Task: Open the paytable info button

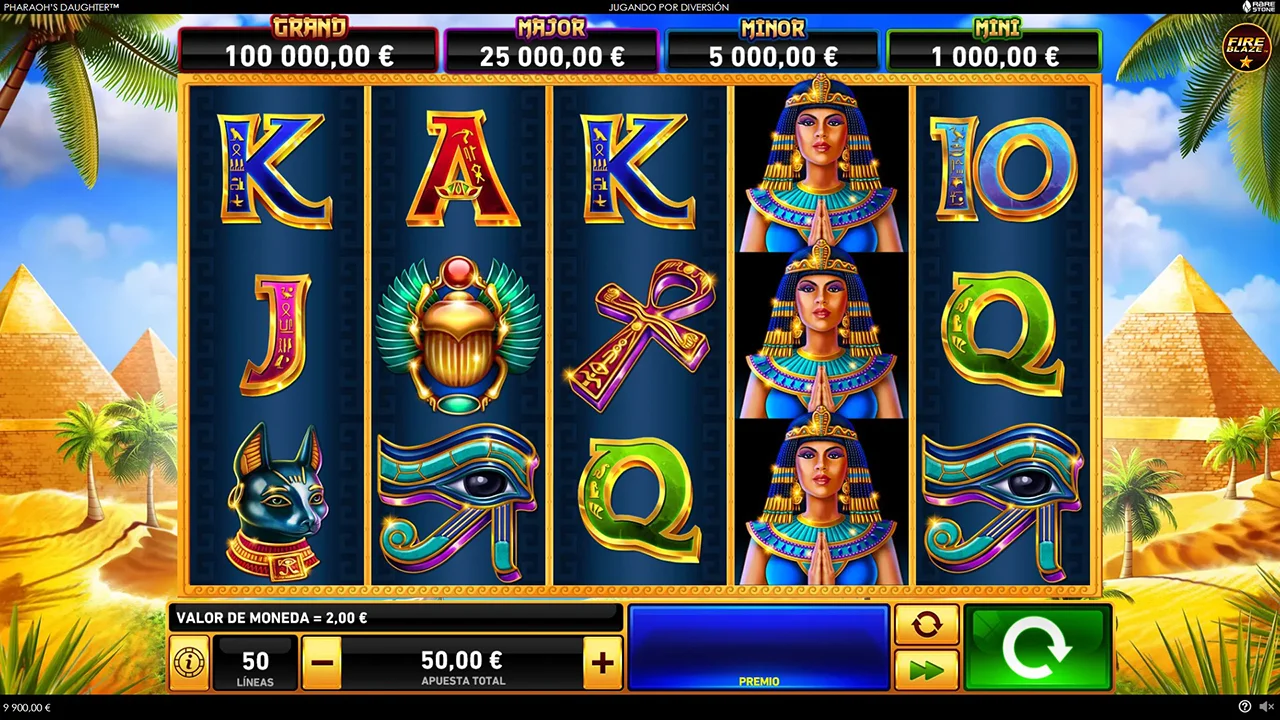Action: pos(189,662)
